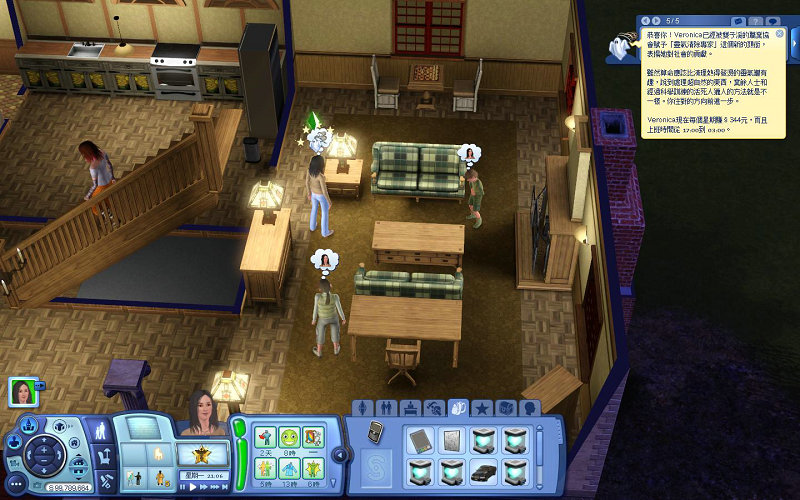Close the Veronica promotion notification
The height and width of the screenshot is (500, 800).
click(x=780, y=33)
